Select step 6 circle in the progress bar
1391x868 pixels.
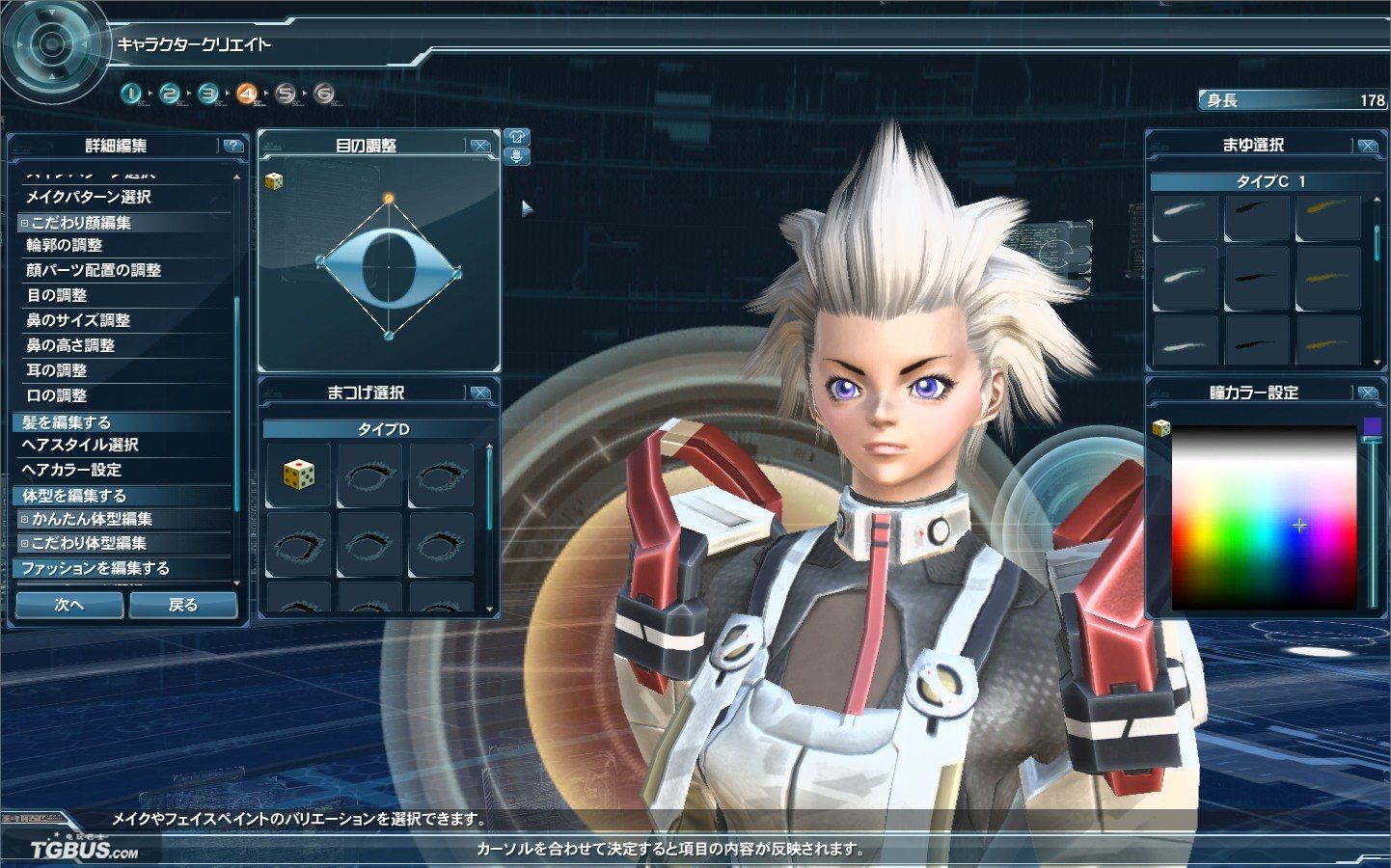click(323, 94)
